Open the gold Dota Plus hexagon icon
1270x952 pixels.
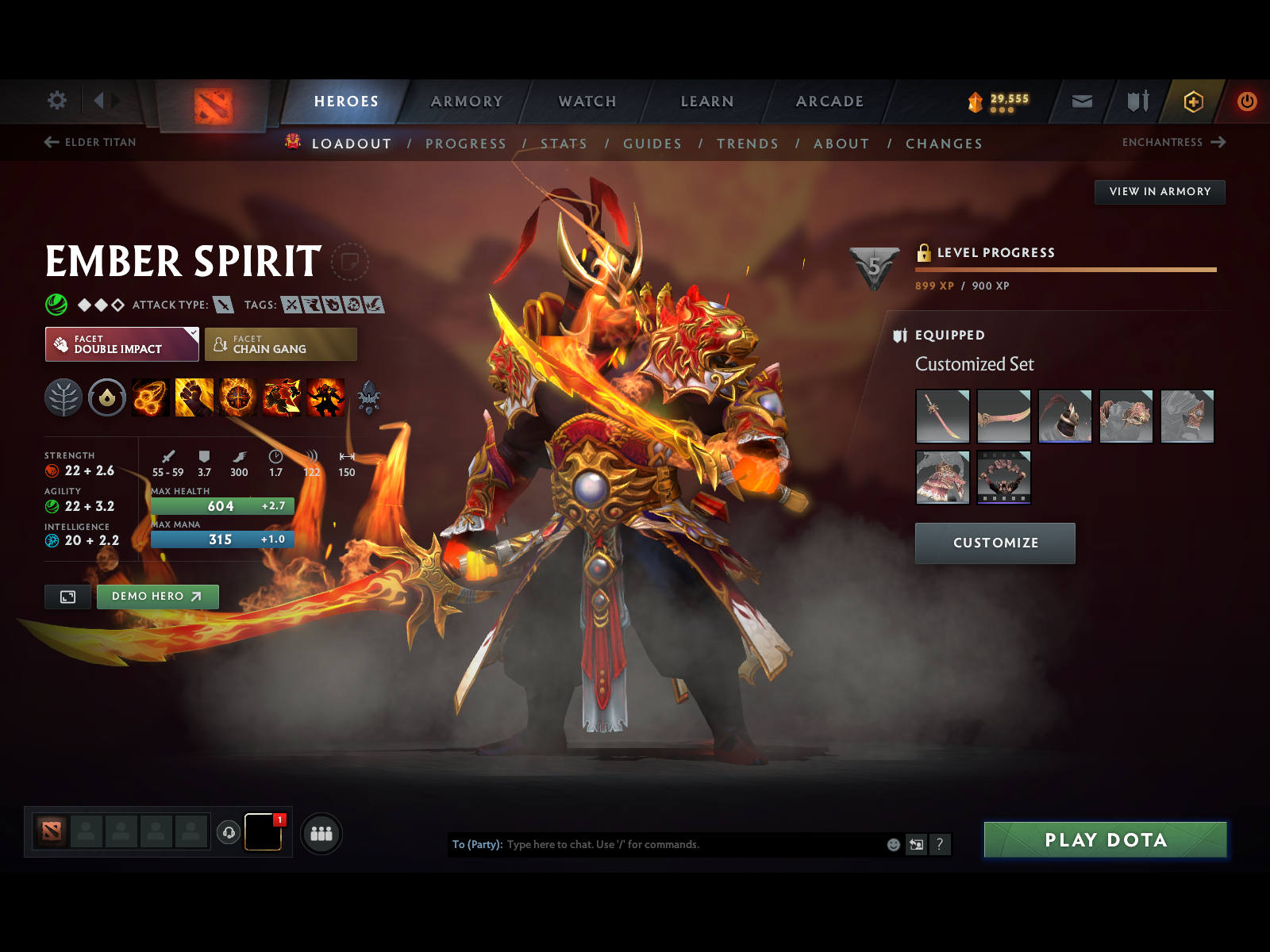click(1189, 102)
